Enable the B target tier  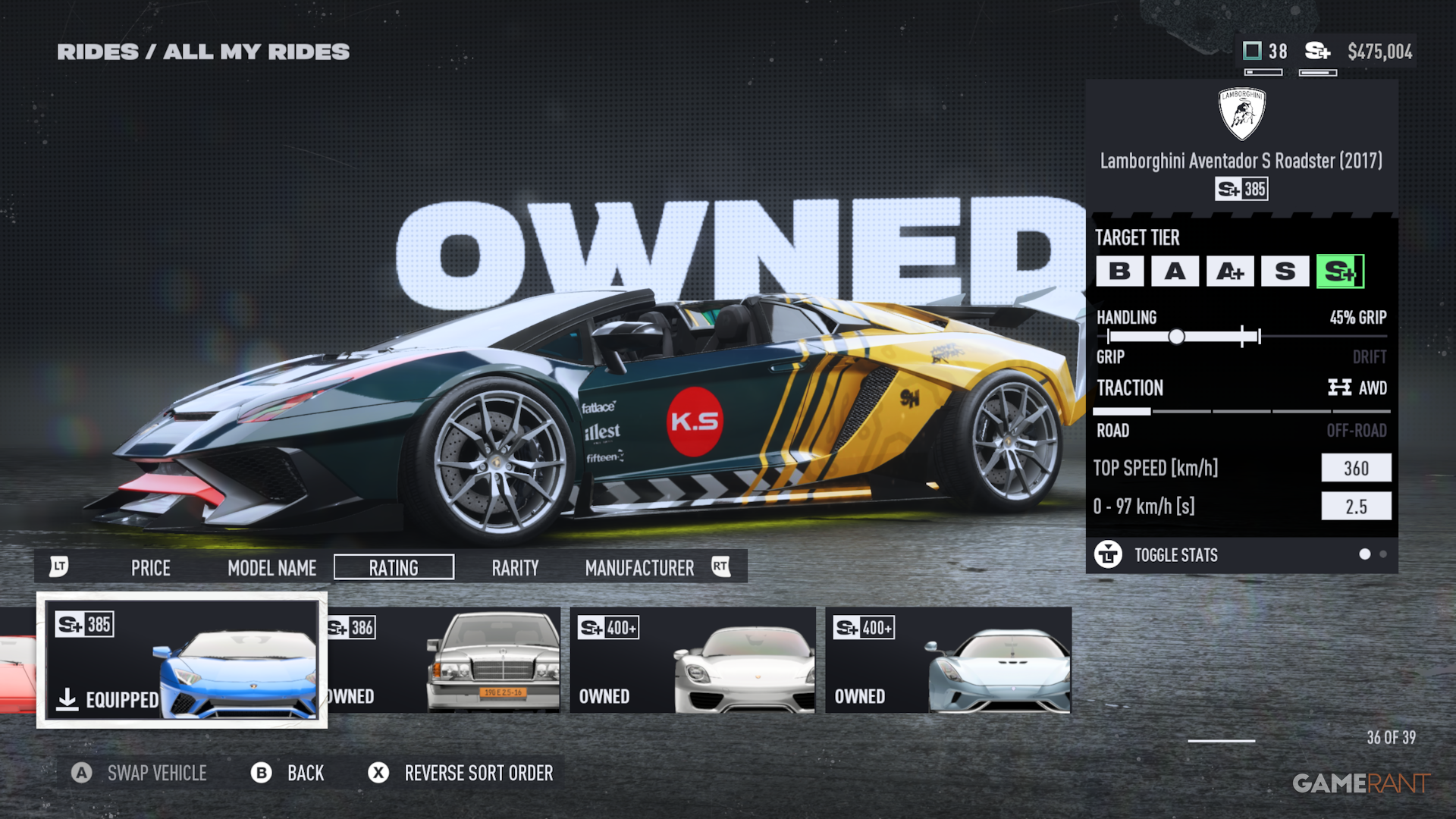[1121, 271]
